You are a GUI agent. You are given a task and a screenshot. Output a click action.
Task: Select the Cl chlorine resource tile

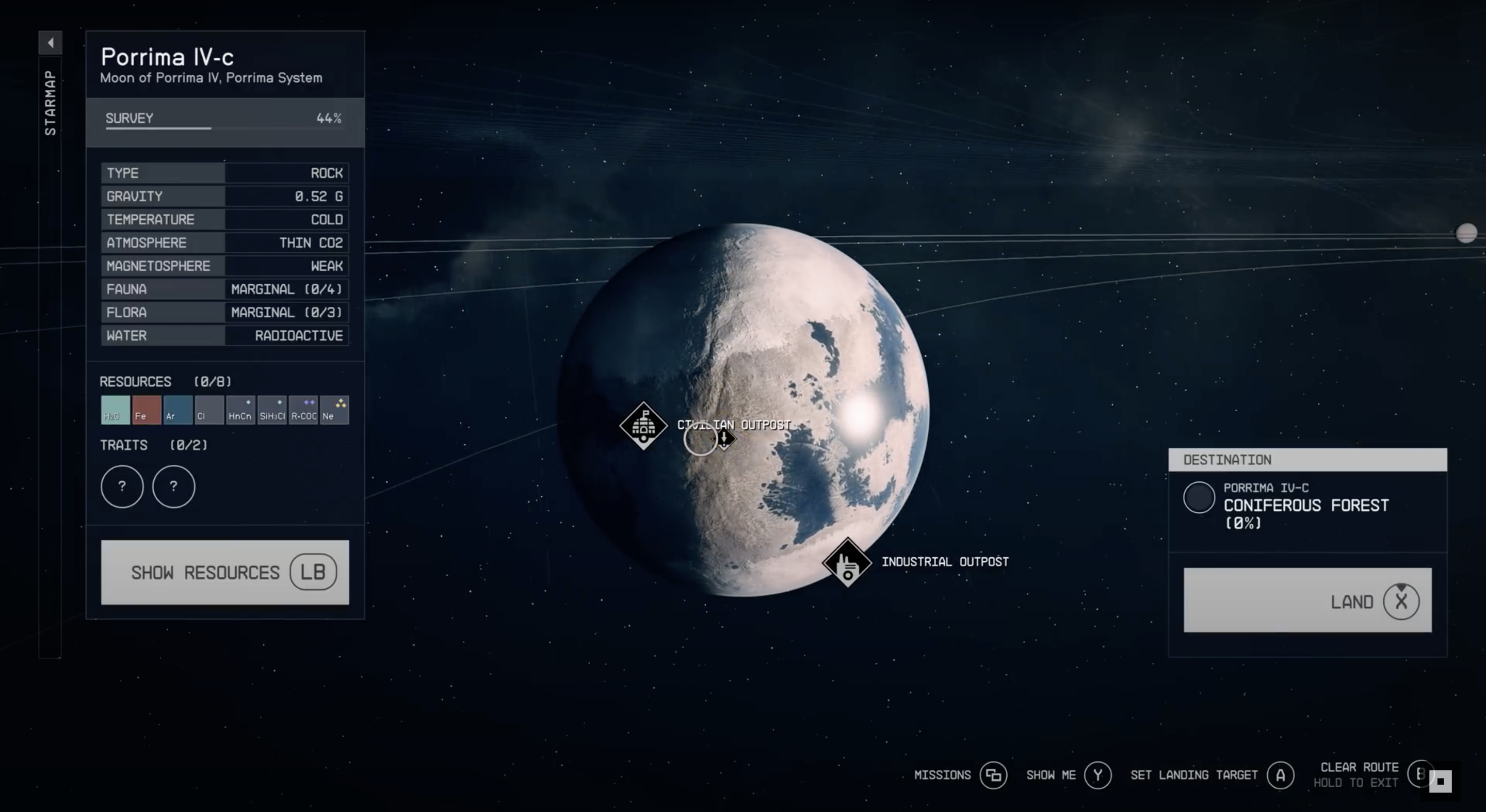click(x=209, y=410)
